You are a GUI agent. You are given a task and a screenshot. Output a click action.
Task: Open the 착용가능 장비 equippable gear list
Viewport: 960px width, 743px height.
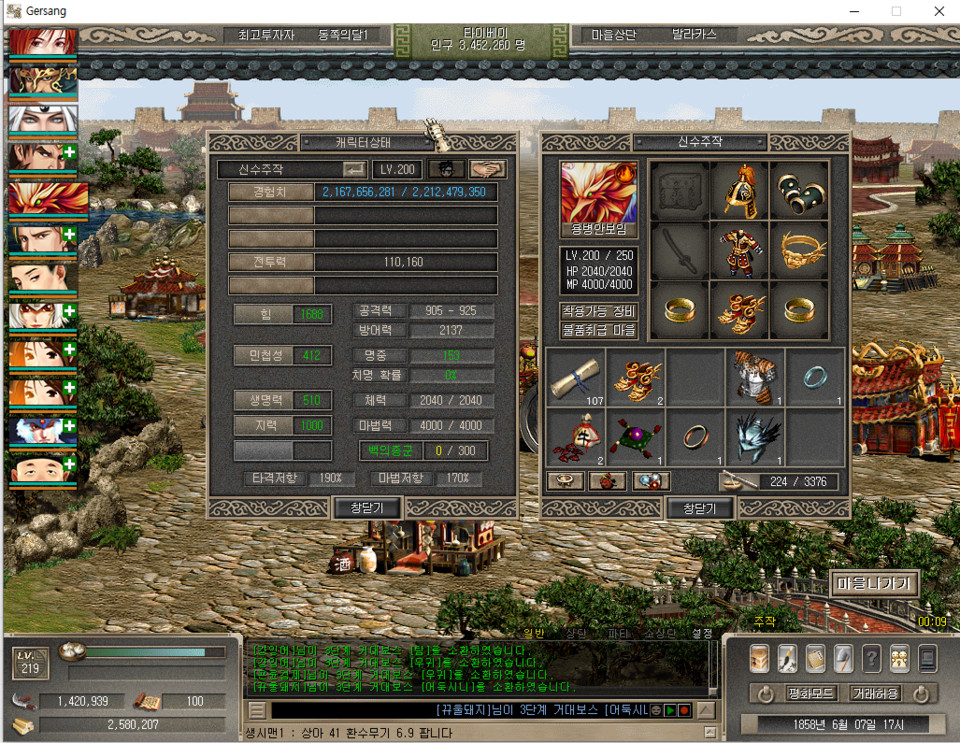pos(599,310)
